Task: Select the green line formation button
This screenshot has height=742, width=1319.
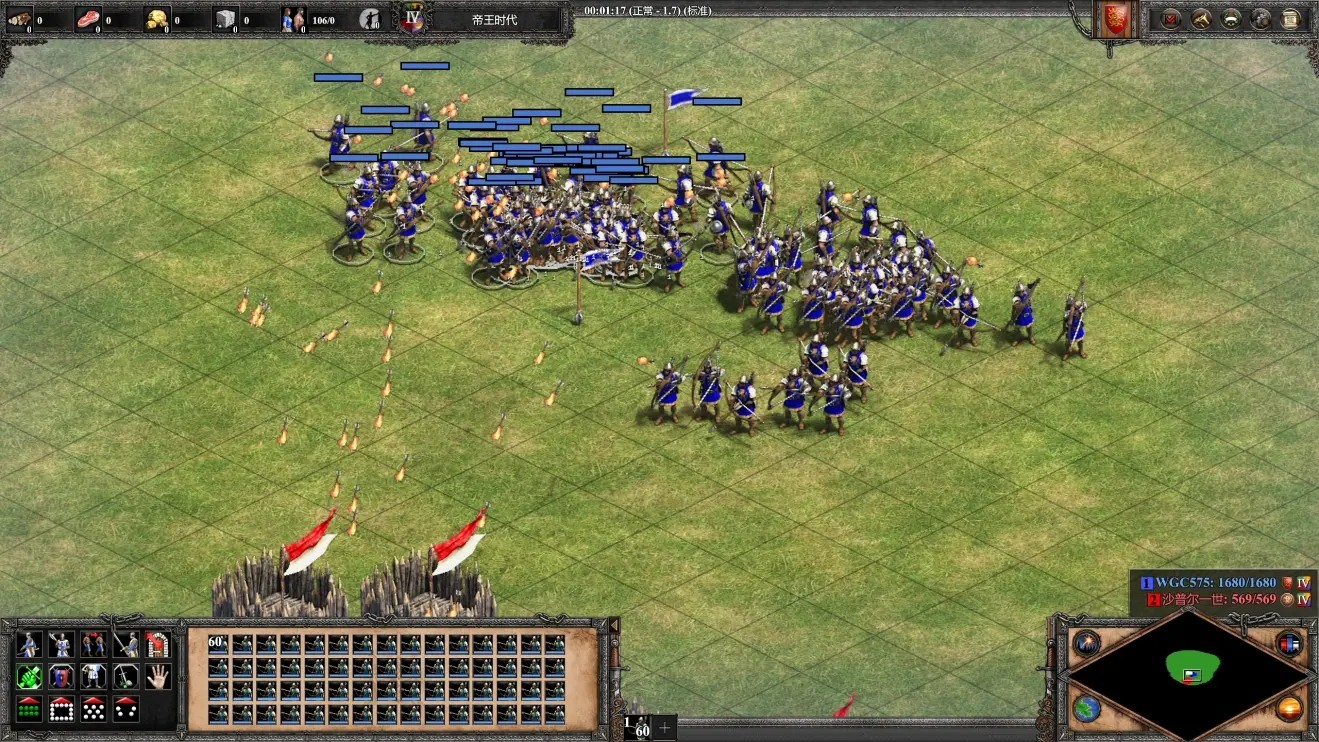Action: click(29, 709)
